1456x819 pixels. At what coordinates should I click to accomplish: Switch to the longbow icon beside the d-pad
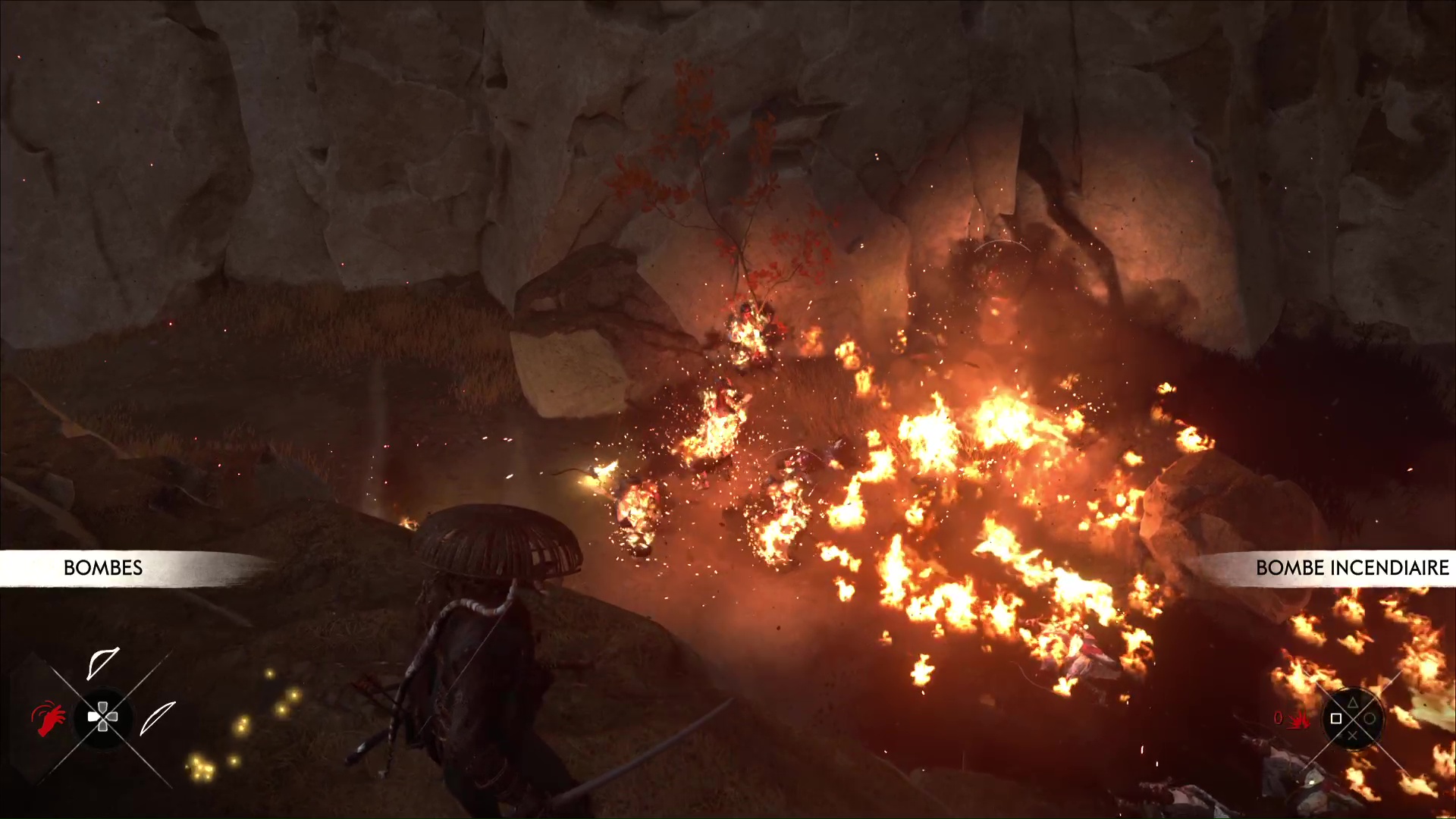(x=158, y=717)
